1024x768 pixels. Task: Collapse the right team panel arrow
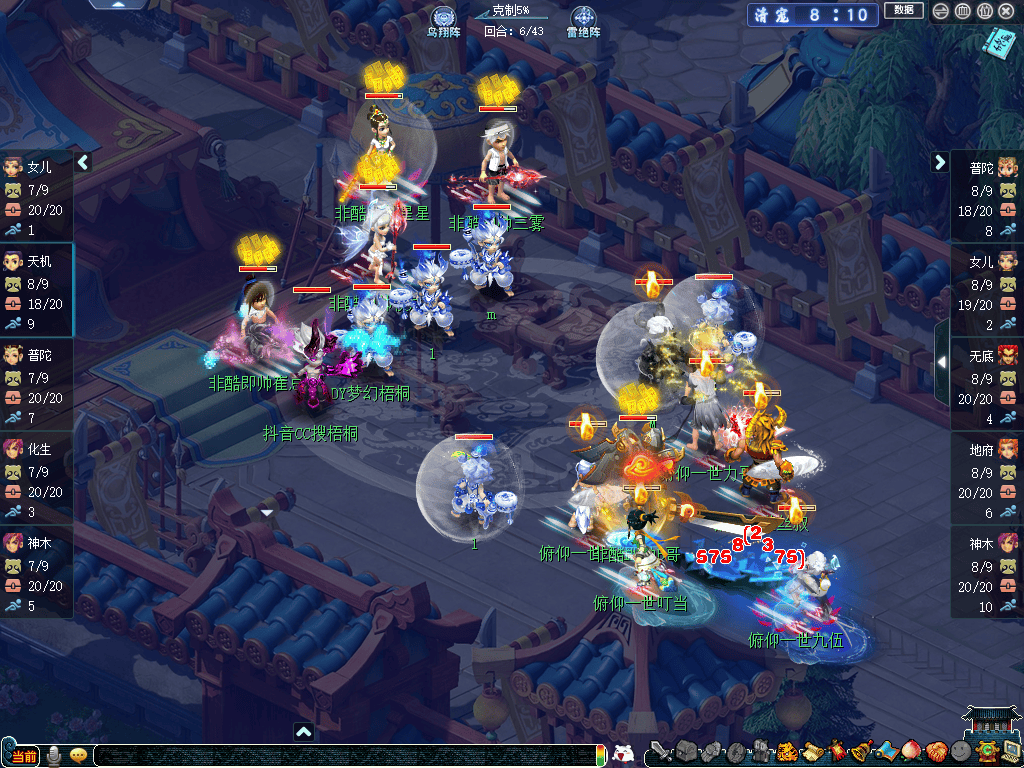[x=940, y=162]
